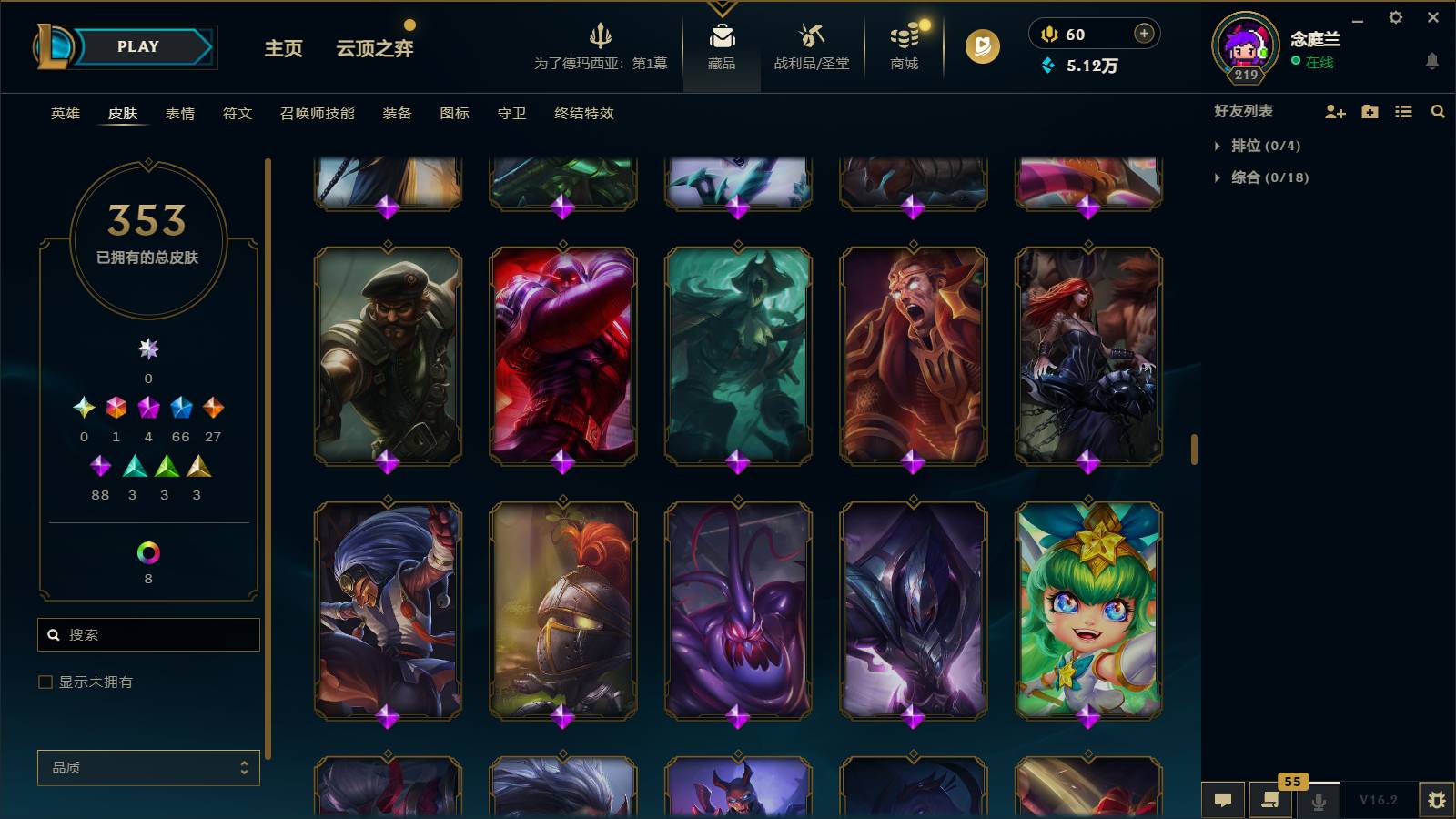Click the voice chat microphone icon
The height and width of the screenshot is (819, 1456).
(1318, 800)
